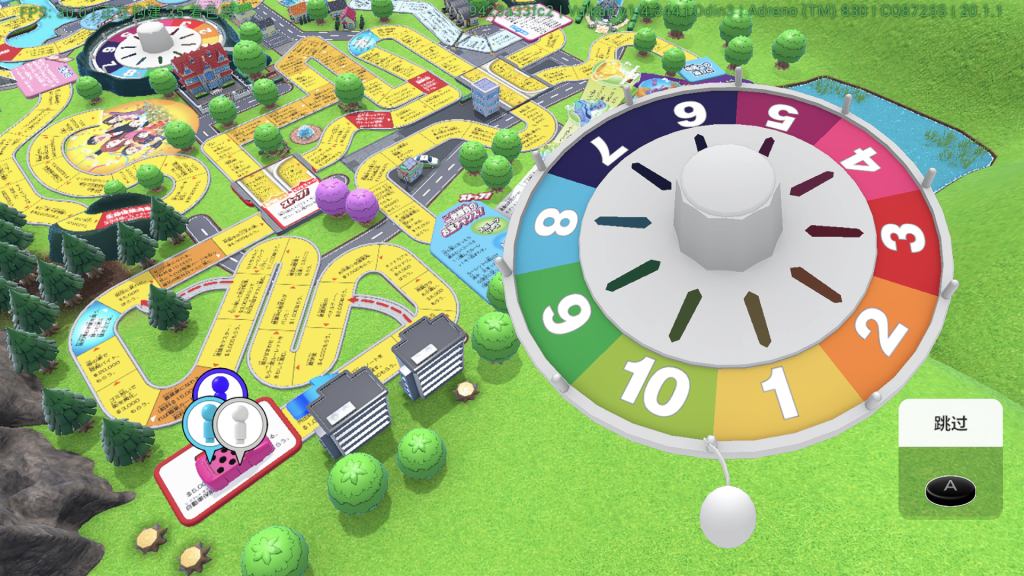
Task: Select the white pull handle below the spinner
Action: 727,515
